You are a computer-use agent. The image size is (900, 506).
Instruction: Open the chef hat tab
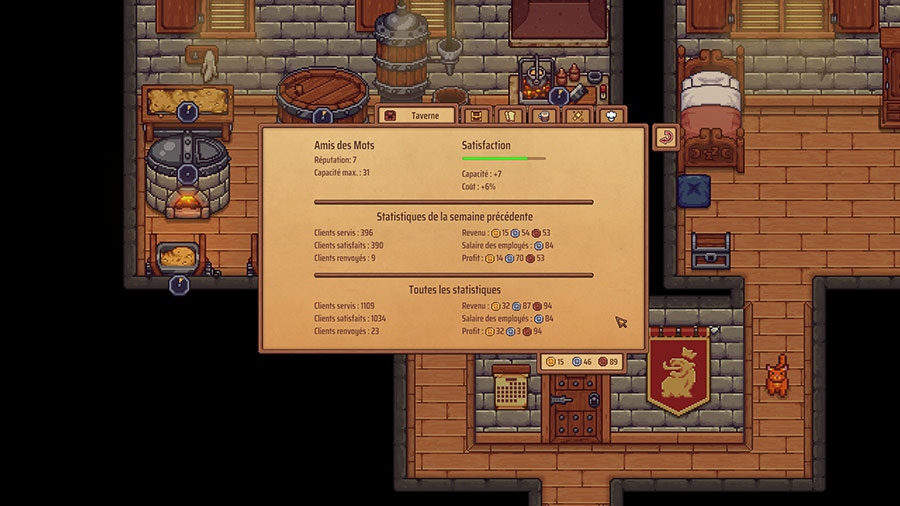(x=609, y=116)
